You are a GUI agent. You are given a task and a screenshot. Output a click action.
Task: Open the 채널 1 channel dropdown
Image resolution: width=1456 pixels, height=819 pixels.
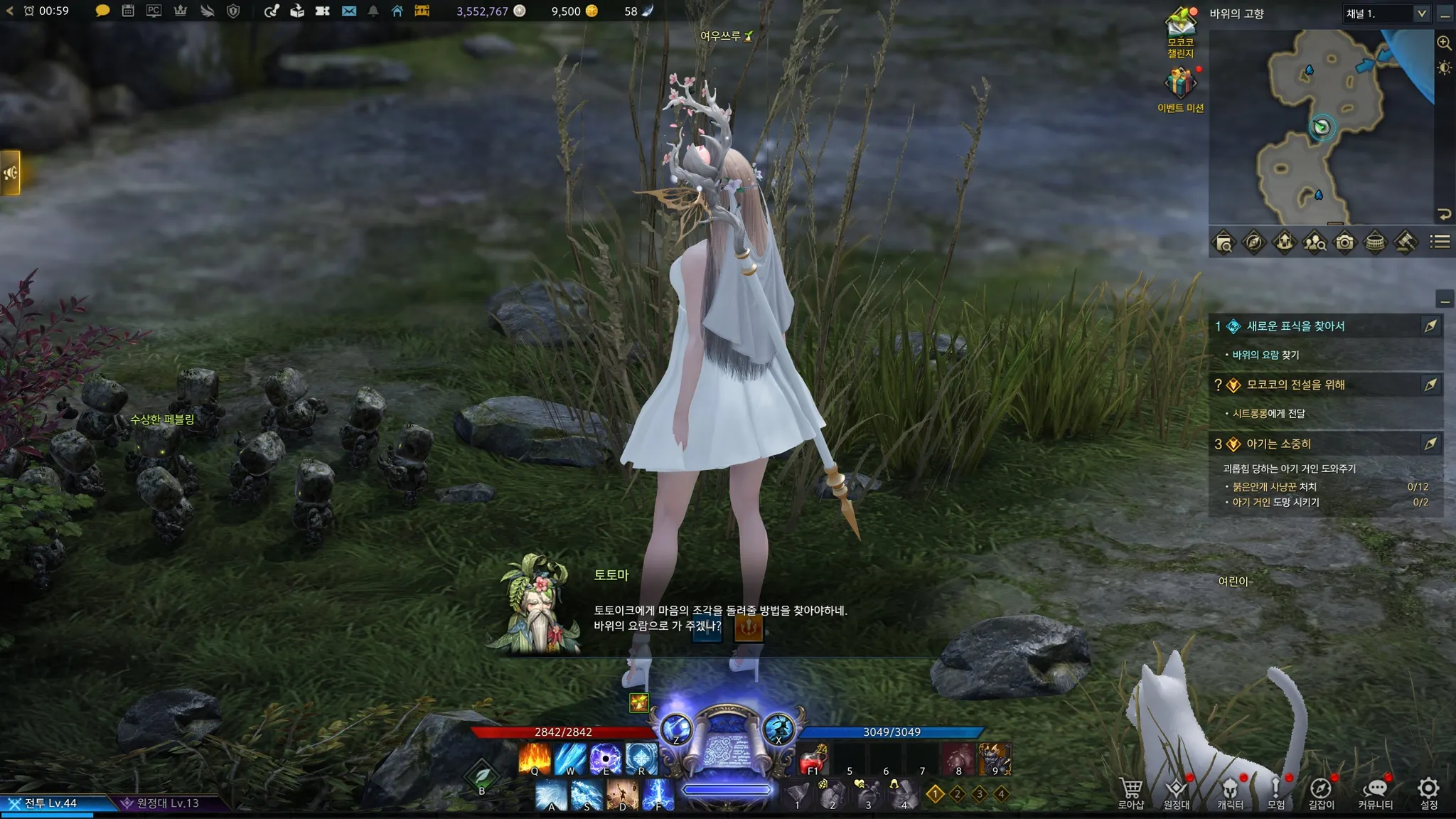coord(1386,14)
